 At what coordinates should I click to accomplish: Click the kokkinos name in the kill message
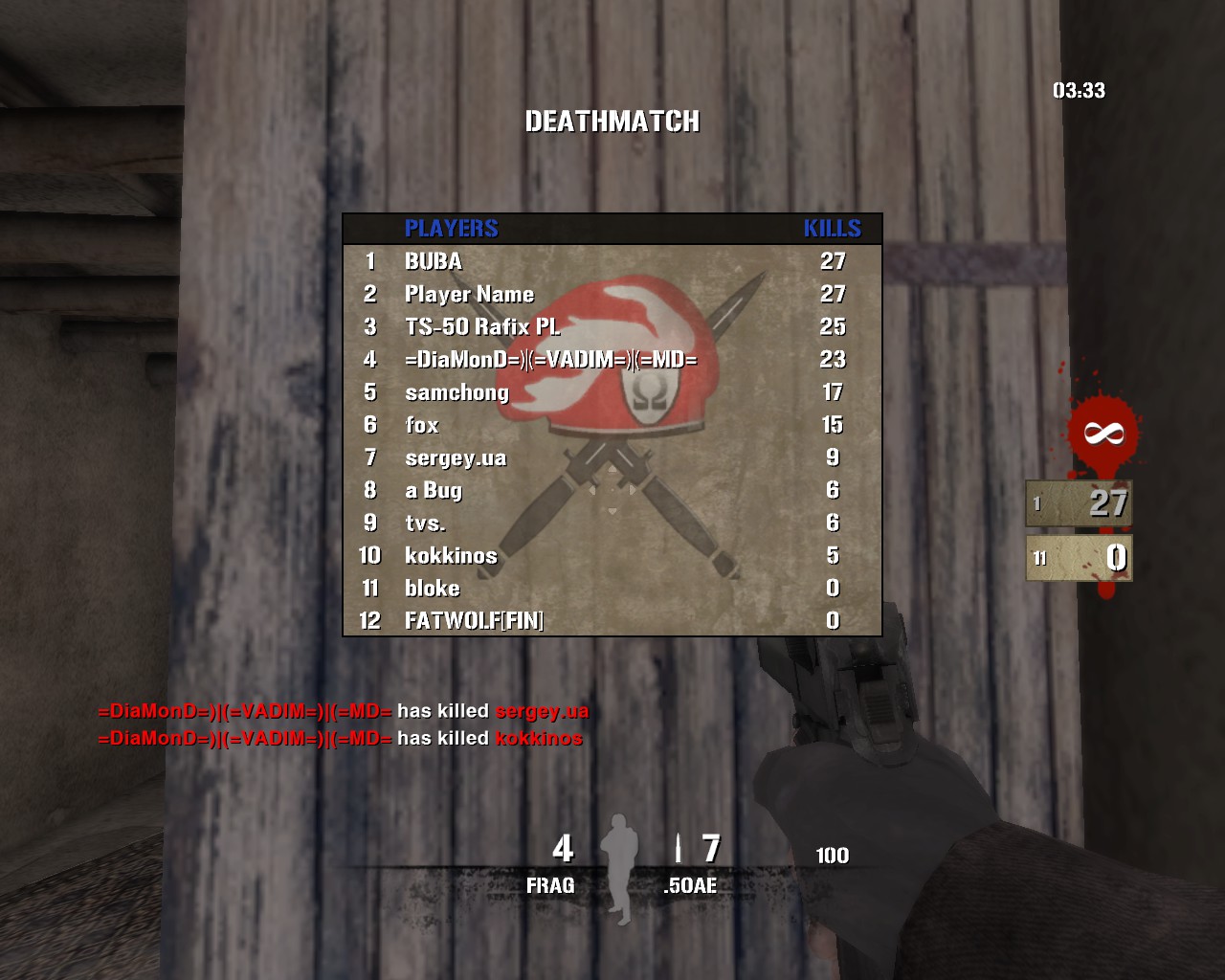coord(541,739)
